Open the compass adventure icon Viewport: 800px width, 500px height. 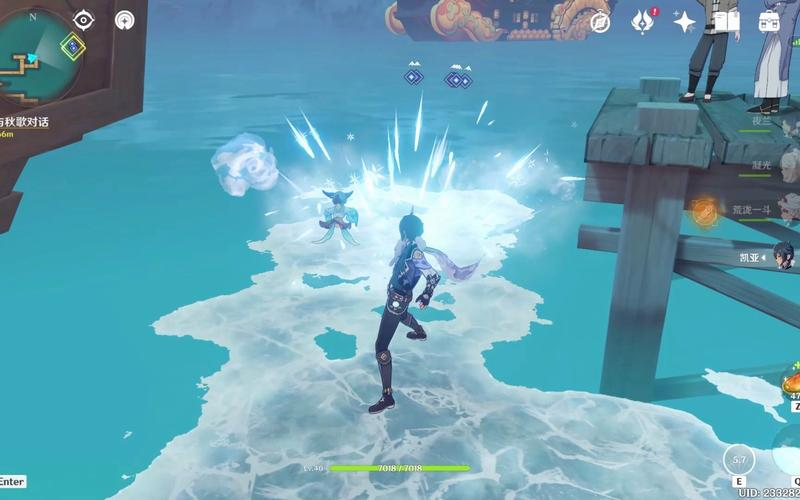[x=600, y=22]
